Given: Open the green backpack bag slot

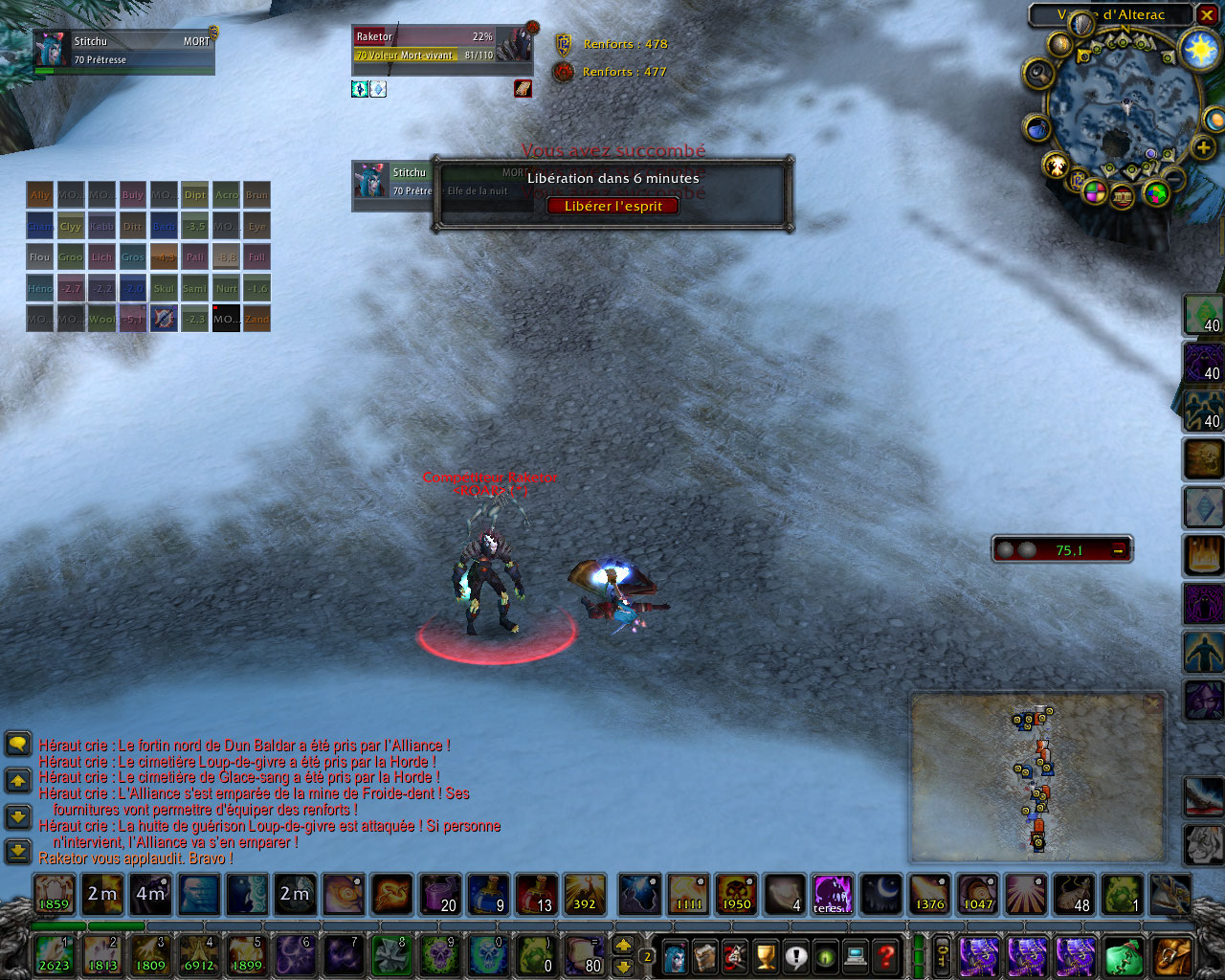Looking at the screenshot, I should click(x=1124, y=955).
